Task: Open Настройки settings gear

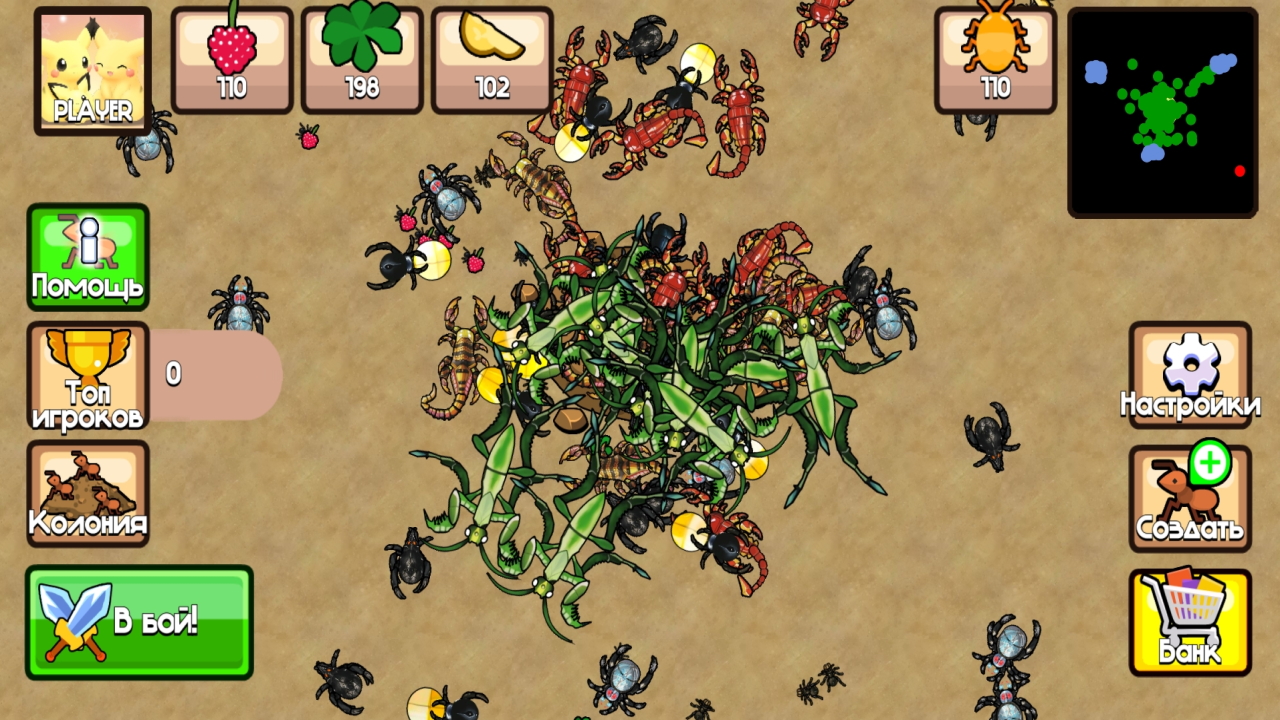Action: point(1189,375)
